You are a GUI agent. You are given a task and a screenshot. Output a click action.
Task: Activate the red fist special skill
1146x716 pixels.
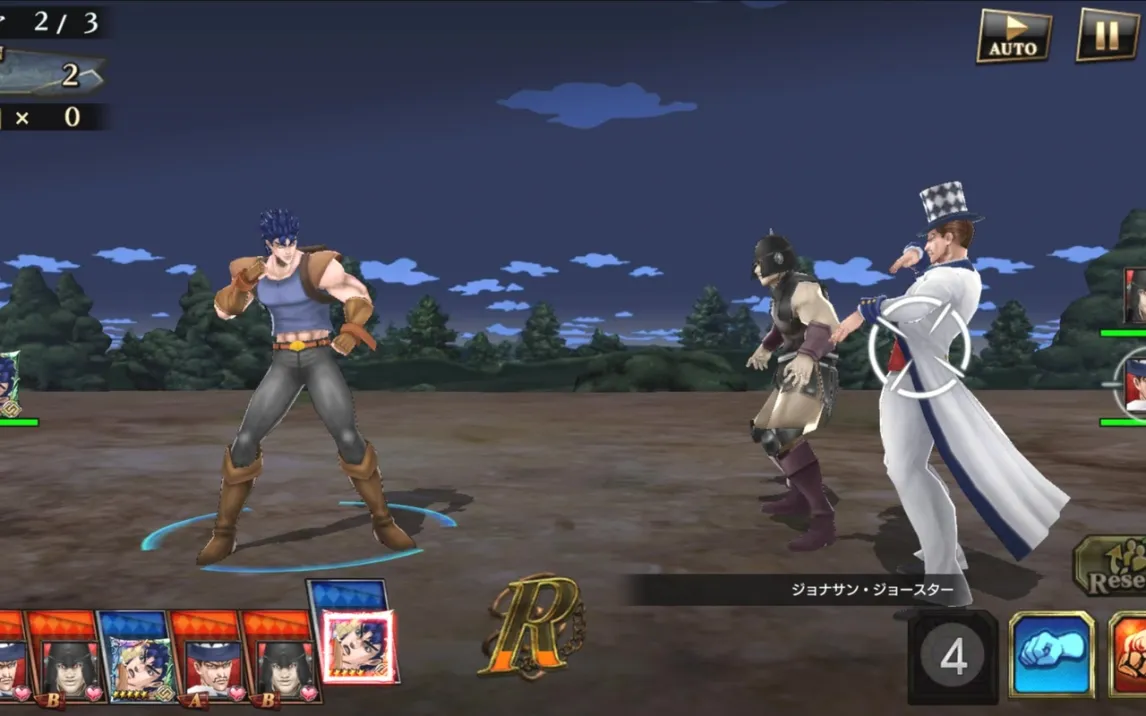(1129, 657)
